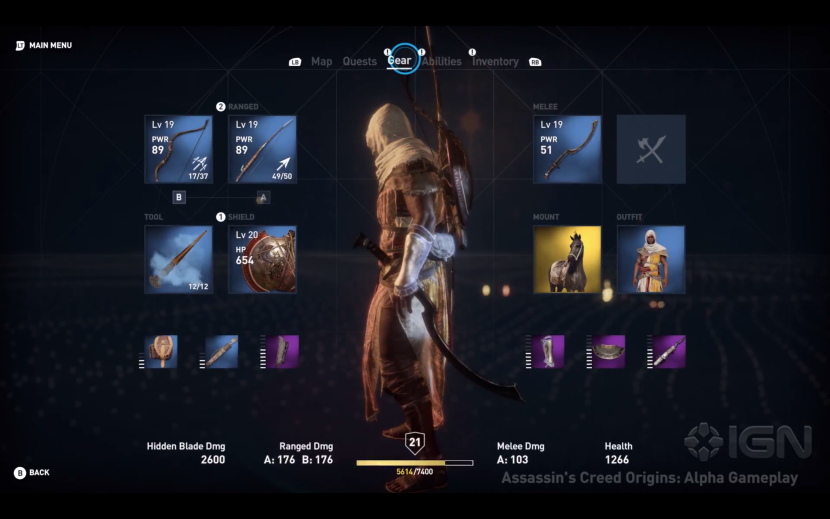Select the Lv 19 melee sword slot

point(567,149)
